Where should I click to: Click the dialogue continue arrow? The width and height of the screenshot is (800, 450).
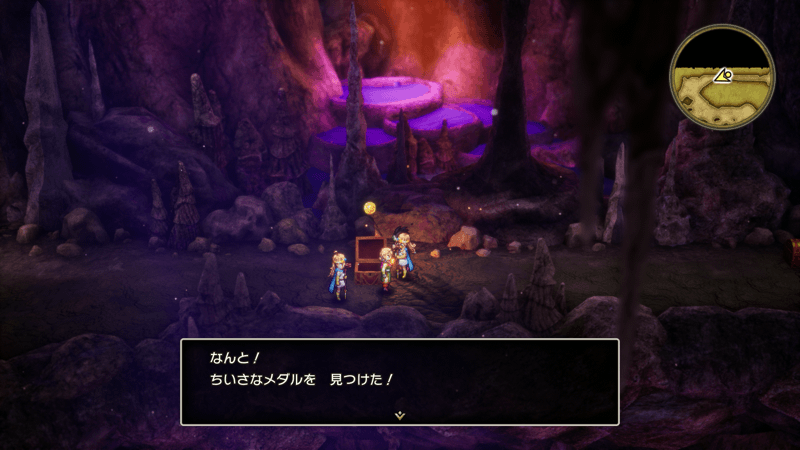[399, 413]
